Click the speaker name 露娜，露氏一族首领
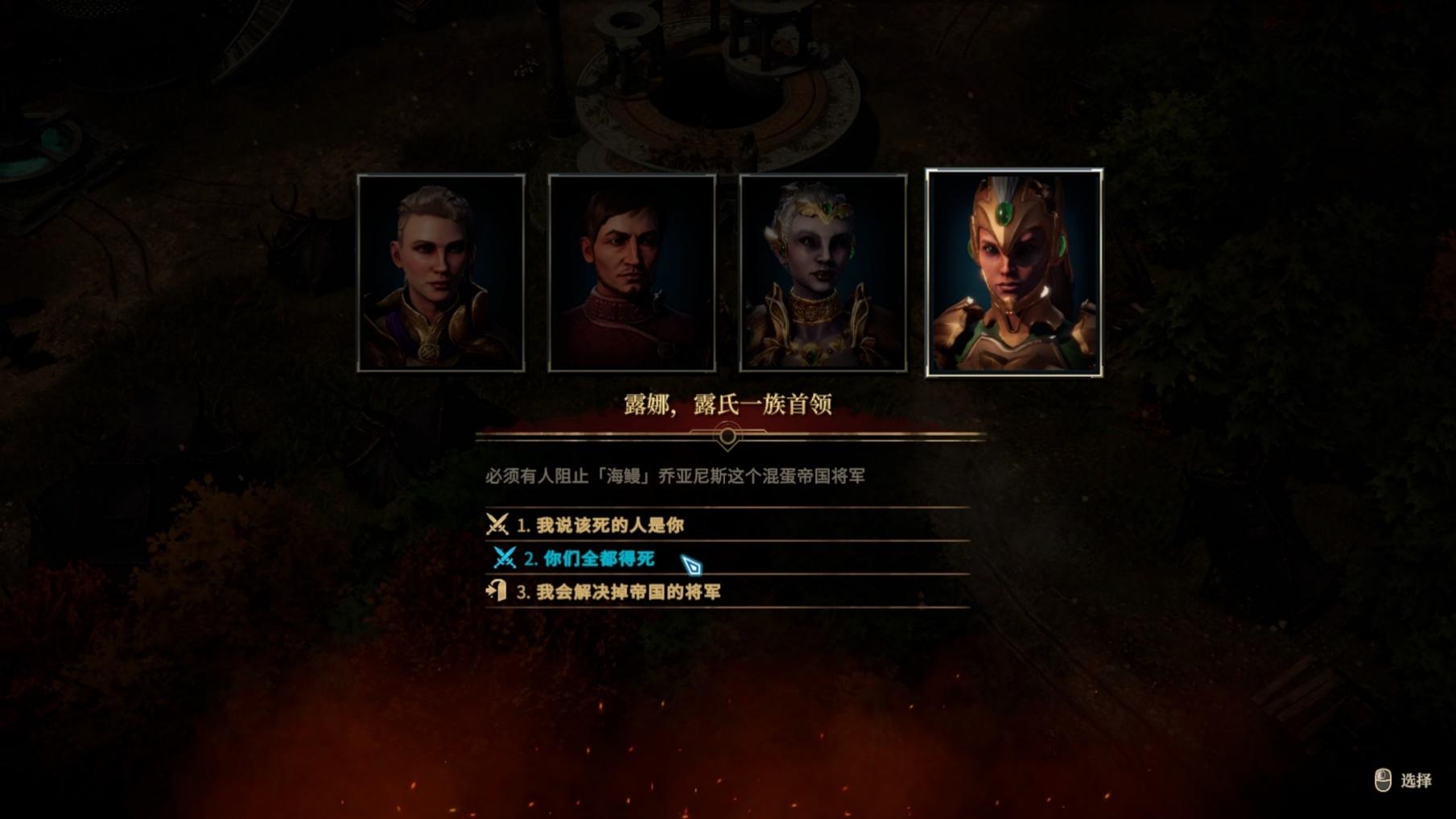The width and height of the screenshot is (1456, 819). point(728,407)
